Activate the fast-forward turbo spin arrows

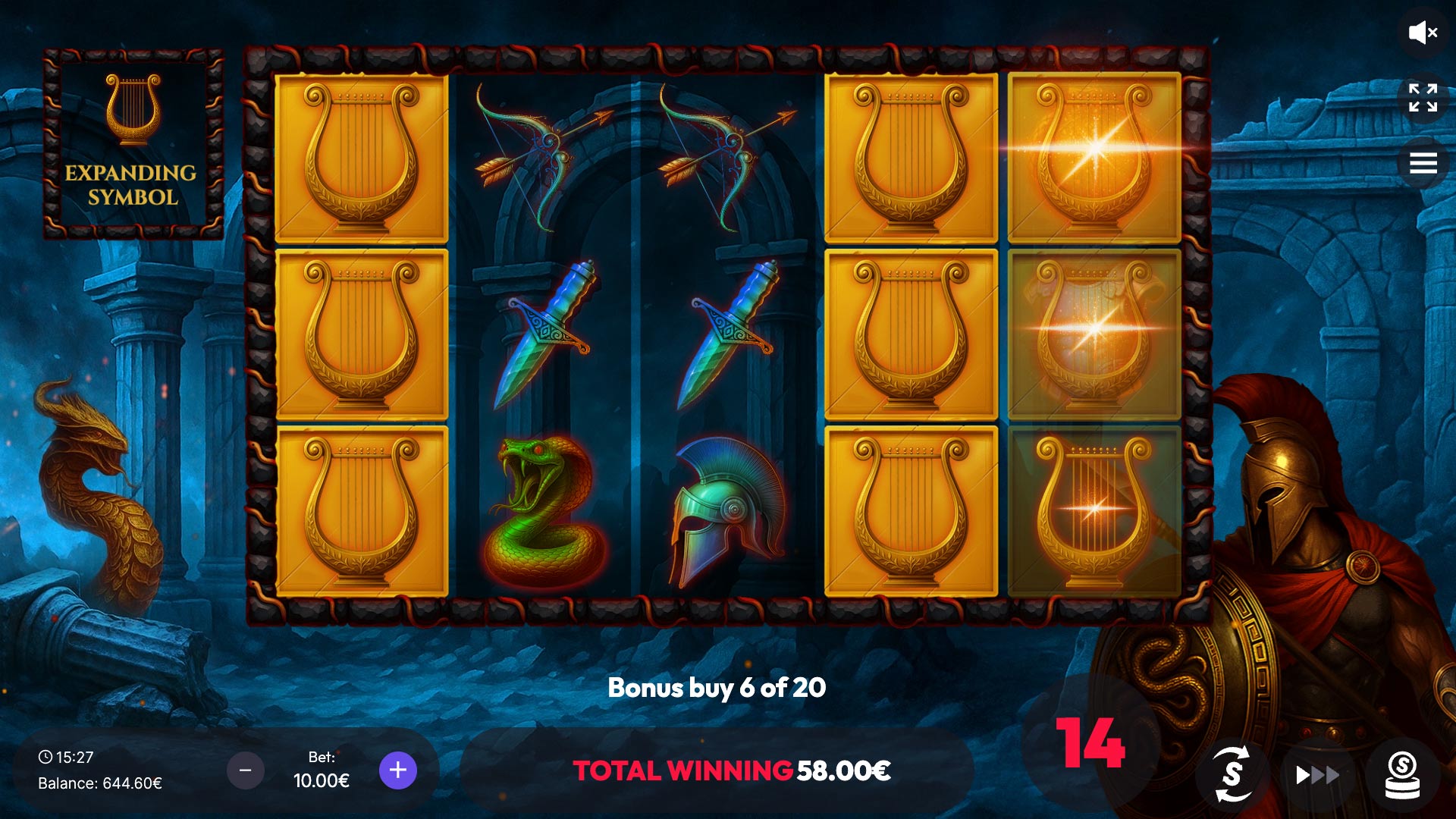[1317, 775]
